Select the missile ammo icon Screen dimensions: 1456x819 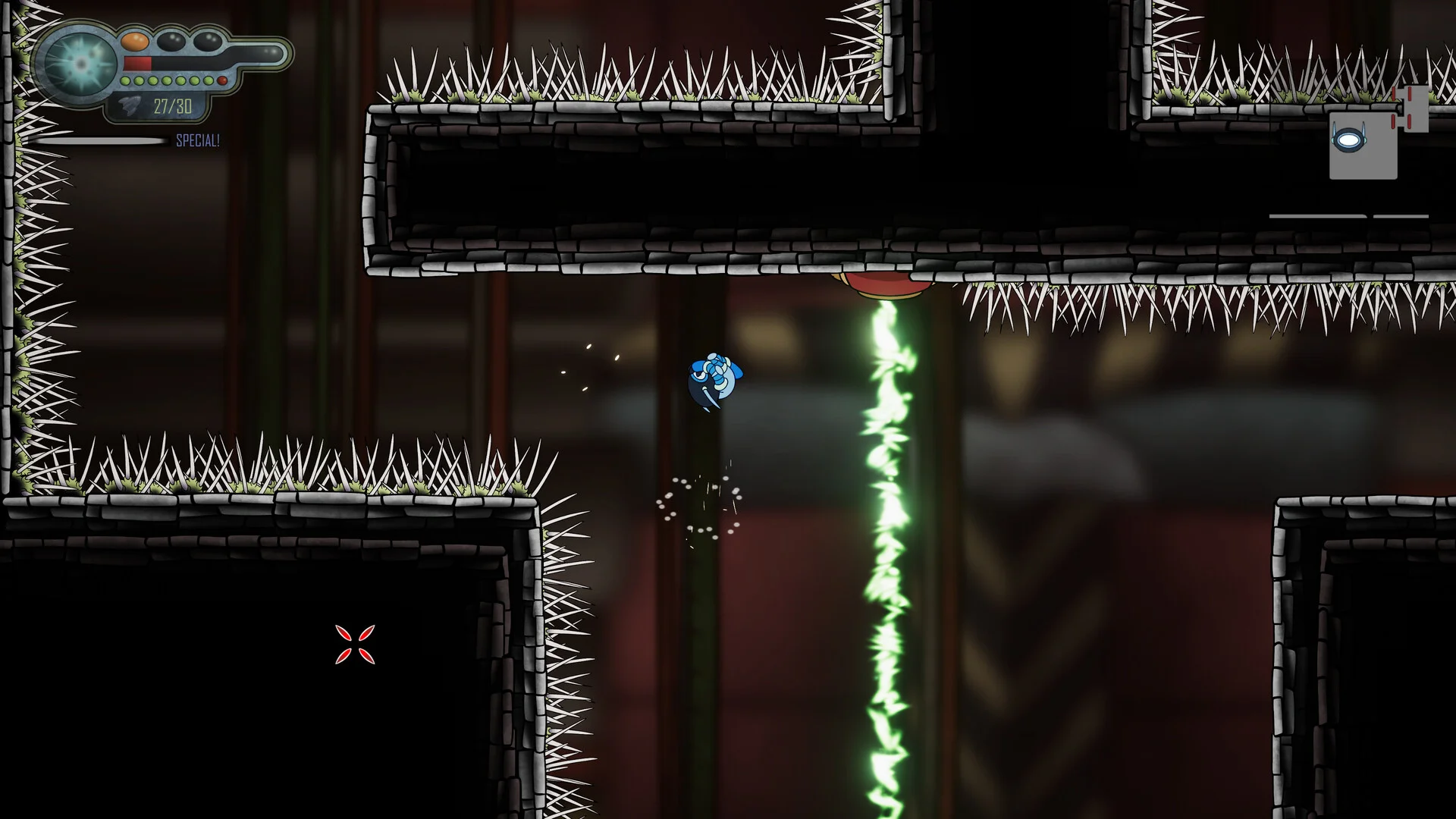pos(132,106)
